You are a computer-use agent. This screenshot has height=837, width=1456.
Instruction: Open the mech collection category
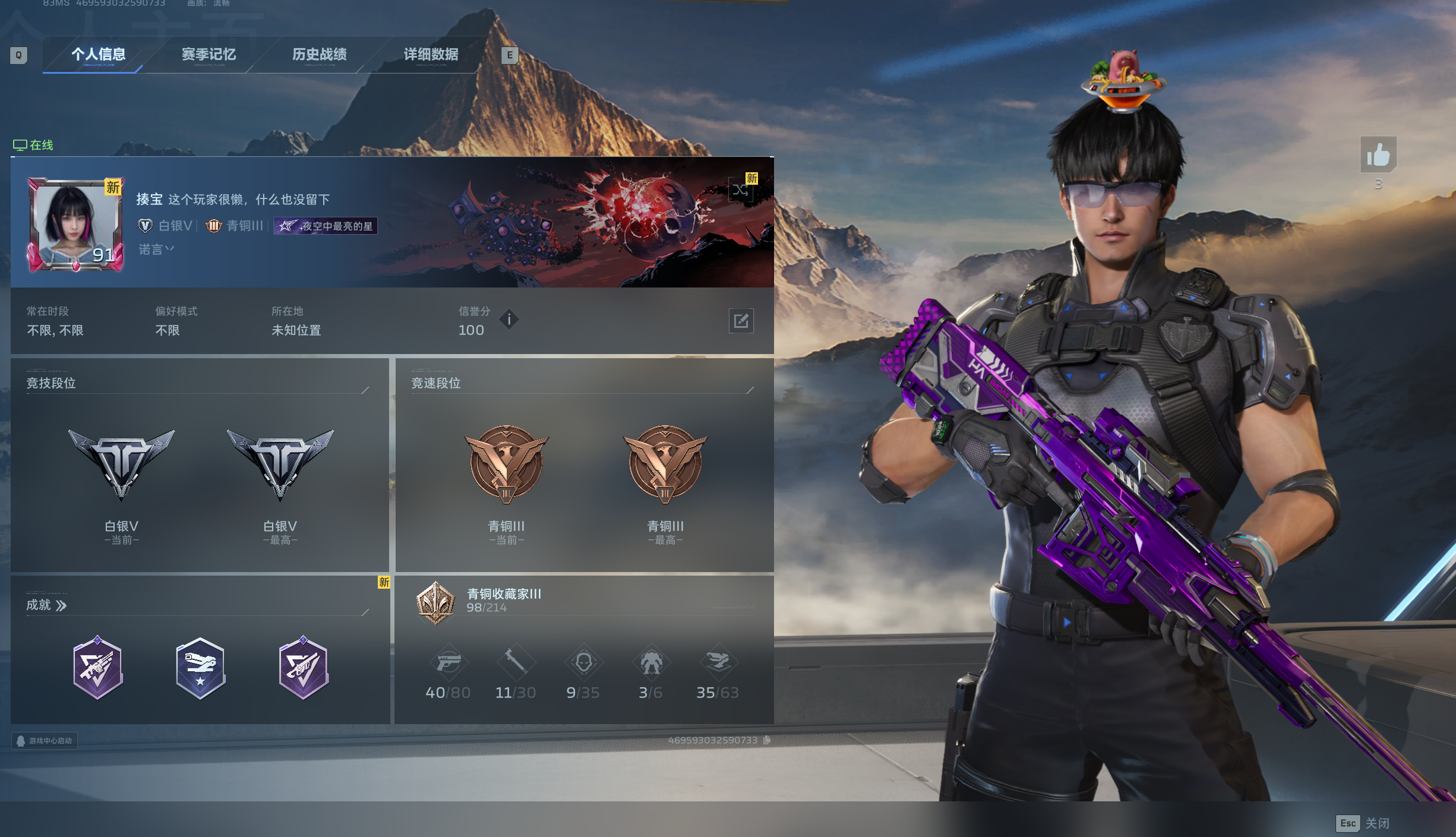pos(650,662)
